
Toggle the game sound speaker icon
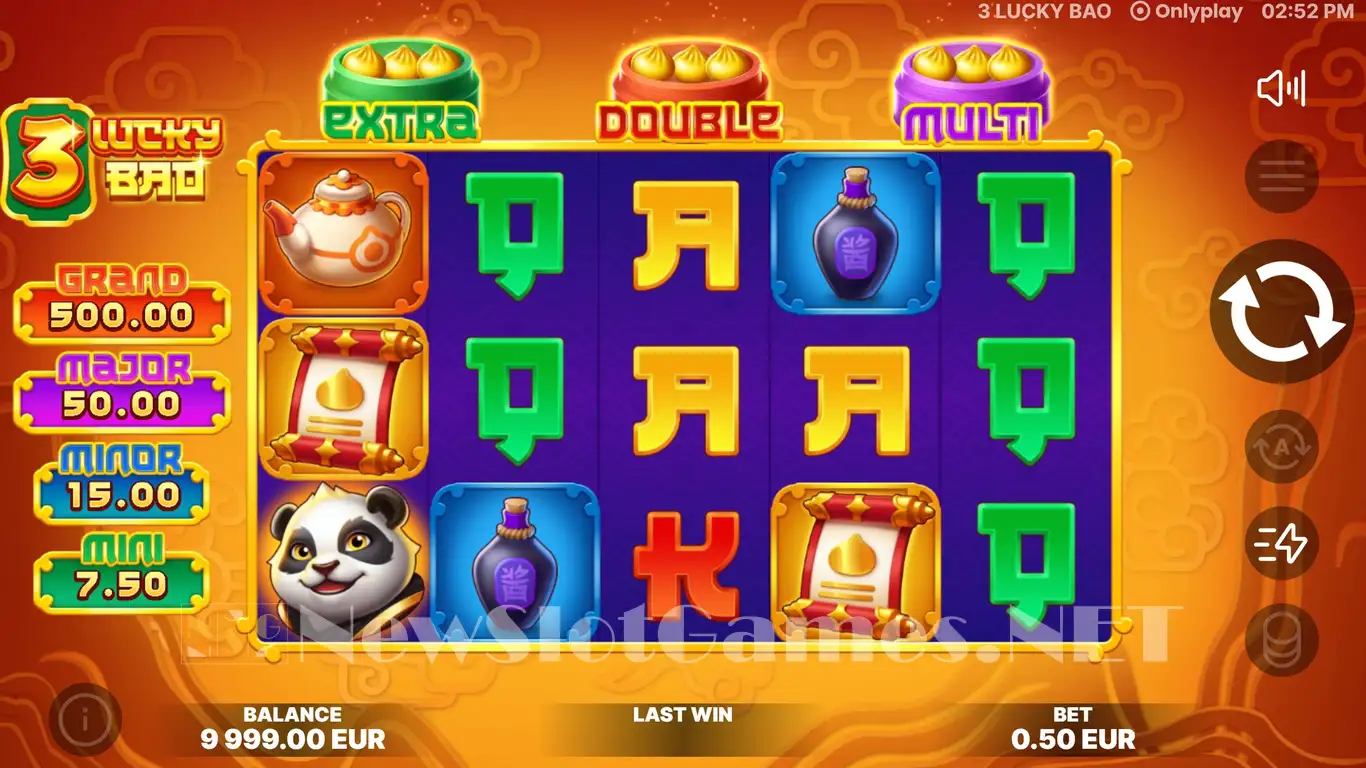click(x=1280, y=89)
